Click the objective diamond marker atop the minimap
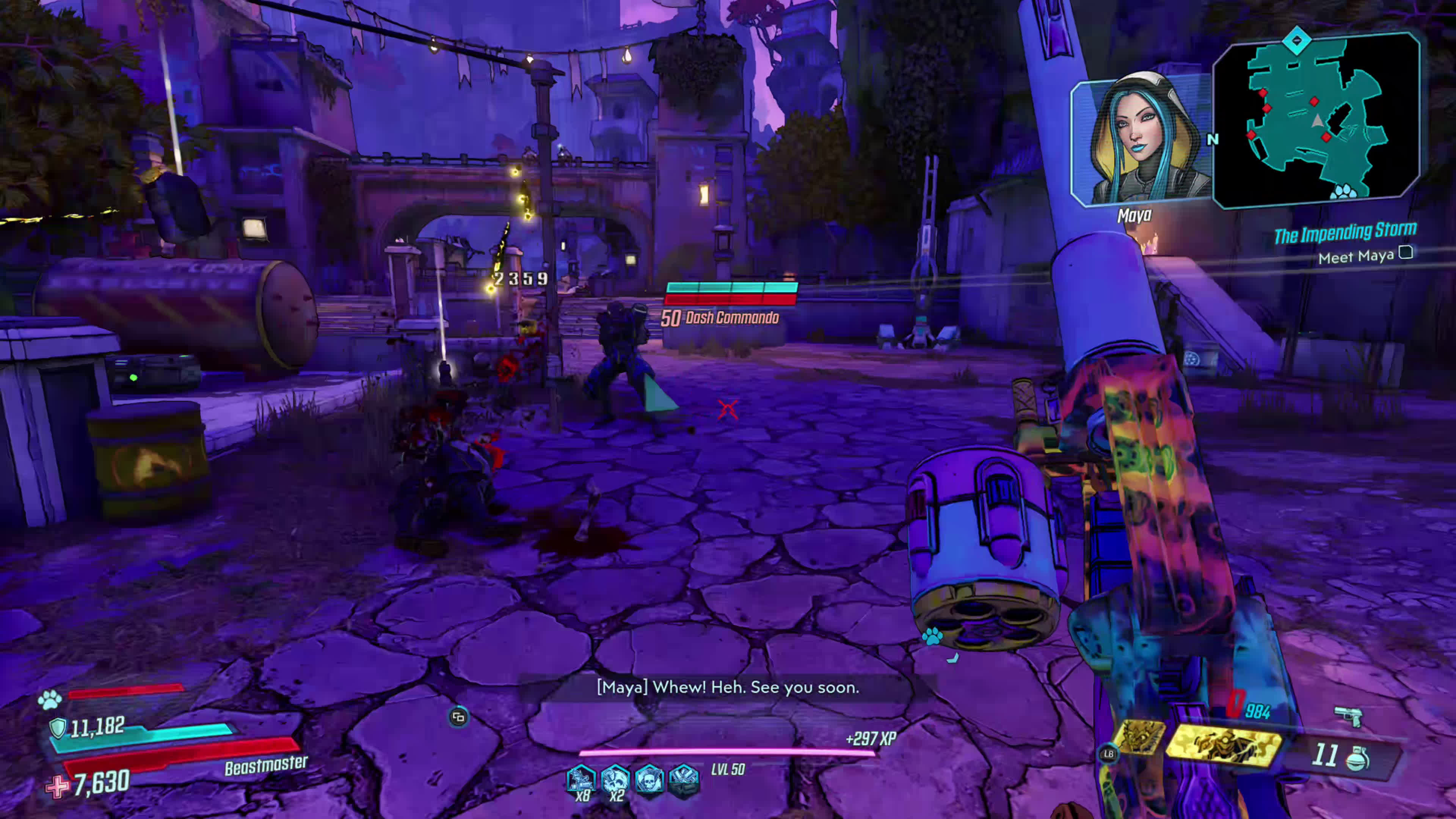 pos(1296,41)
